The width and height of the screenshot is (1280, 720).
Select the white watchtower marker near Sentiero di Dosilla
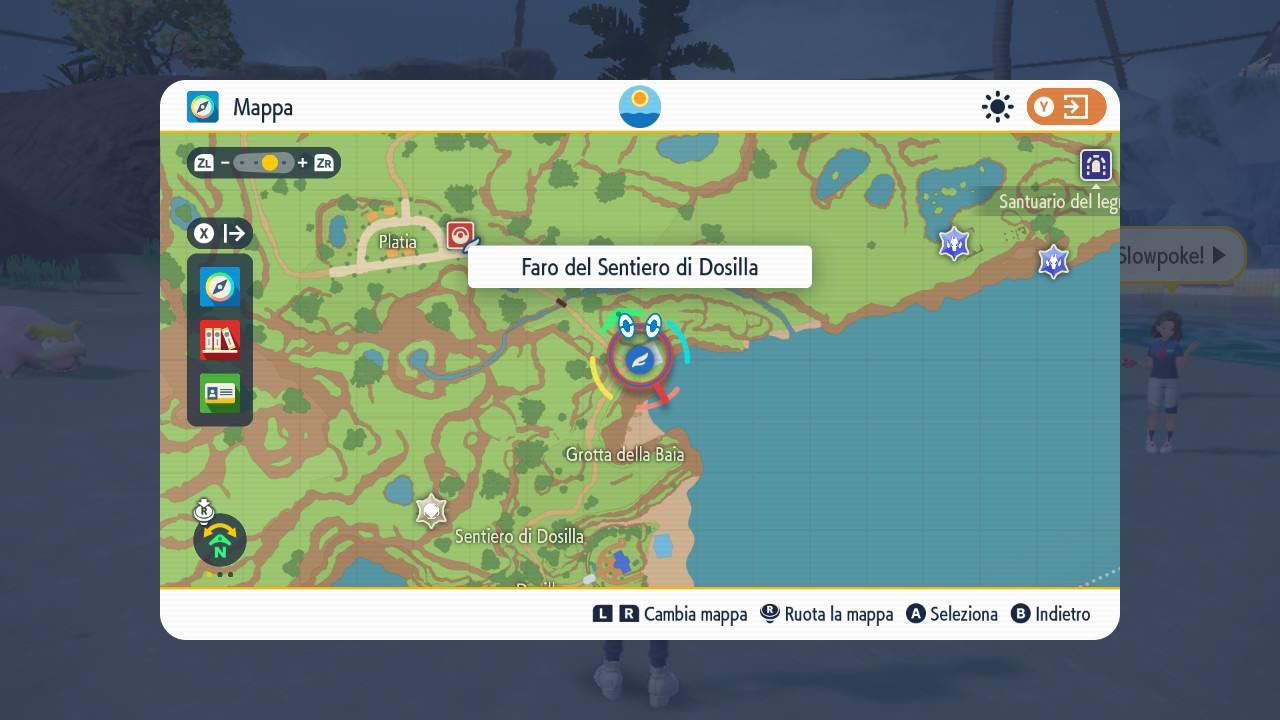430,511
